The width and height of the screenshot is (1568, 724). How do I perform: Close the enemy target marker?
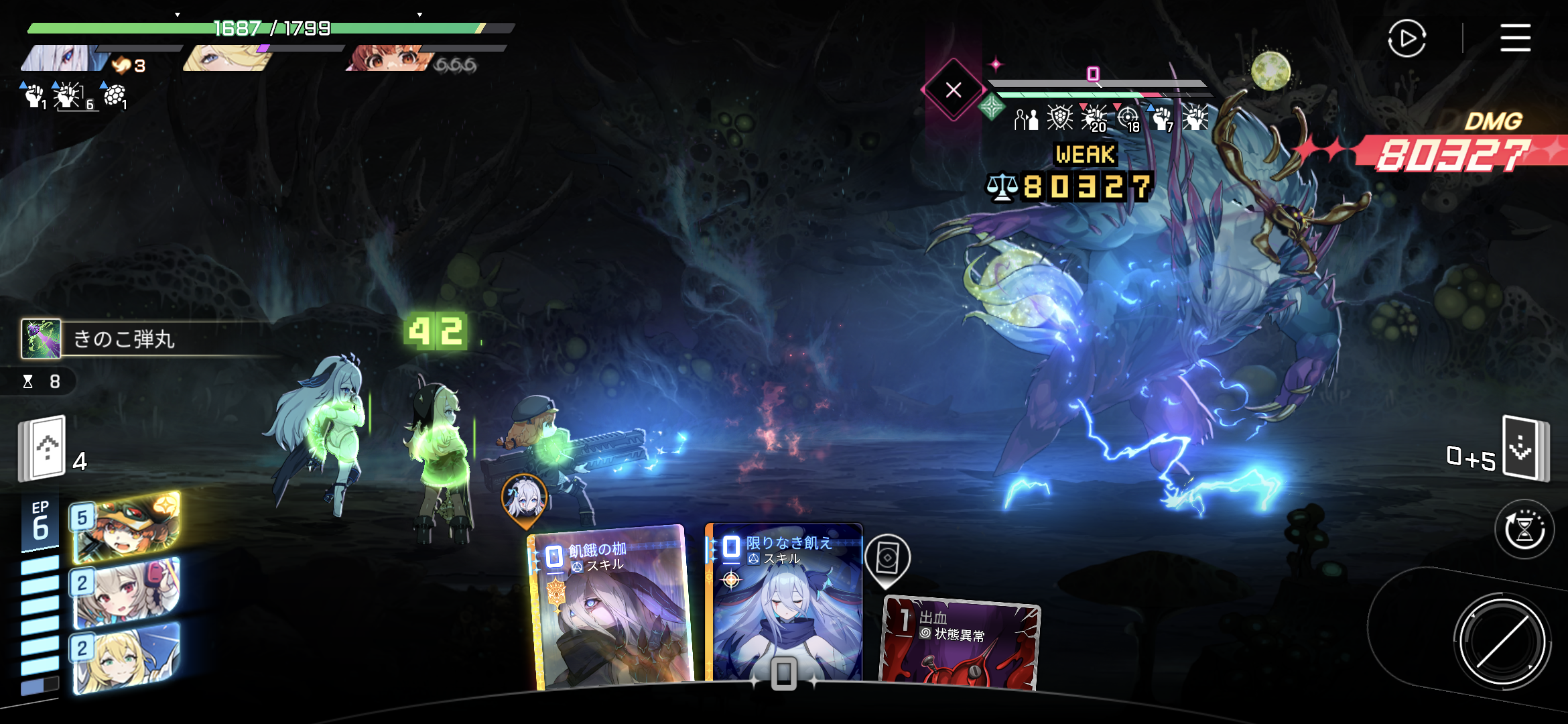tap(953, 90)
